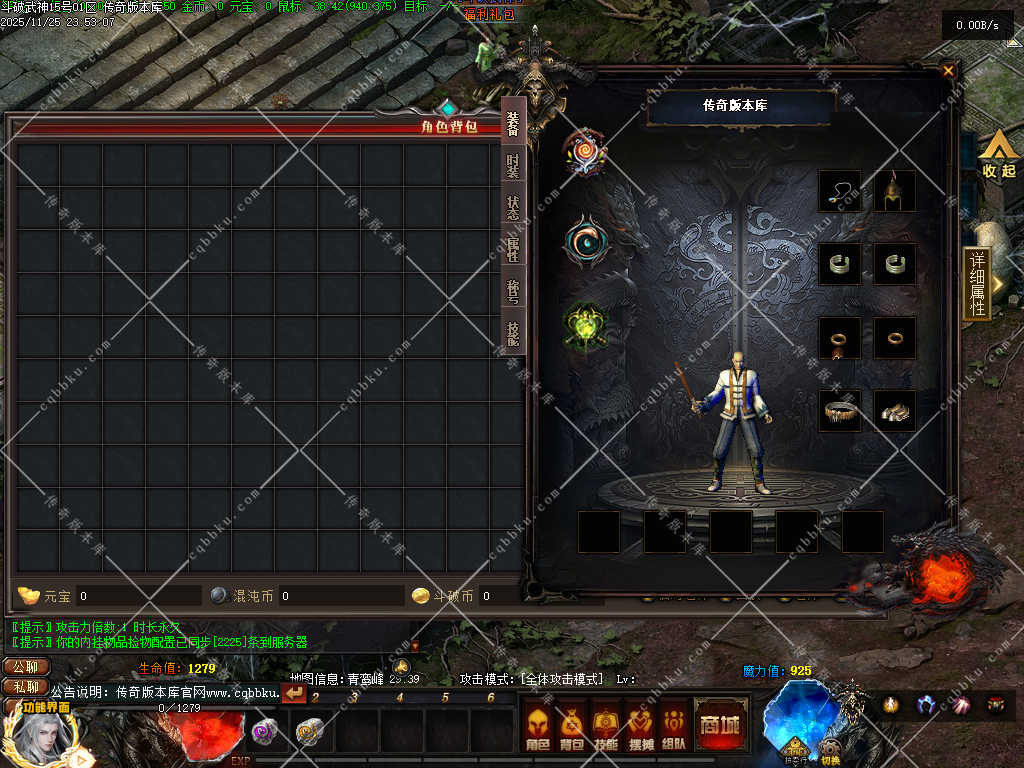Choose the equipped belt slot
The image size is (1024, 768).
[840, 411]
